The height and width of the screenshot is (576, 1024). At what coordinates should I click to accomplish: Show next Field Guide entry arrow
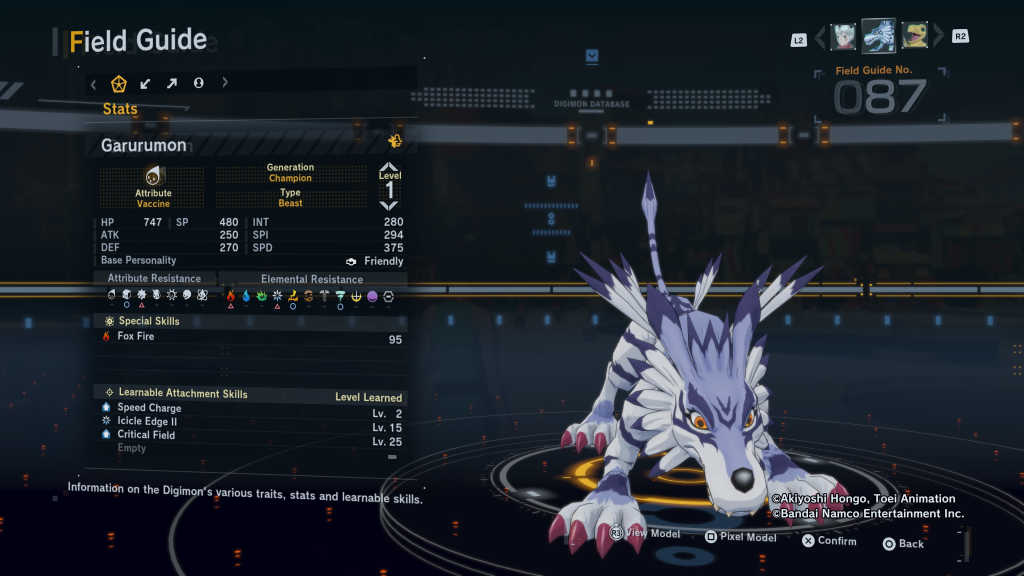tap(938, 38)
